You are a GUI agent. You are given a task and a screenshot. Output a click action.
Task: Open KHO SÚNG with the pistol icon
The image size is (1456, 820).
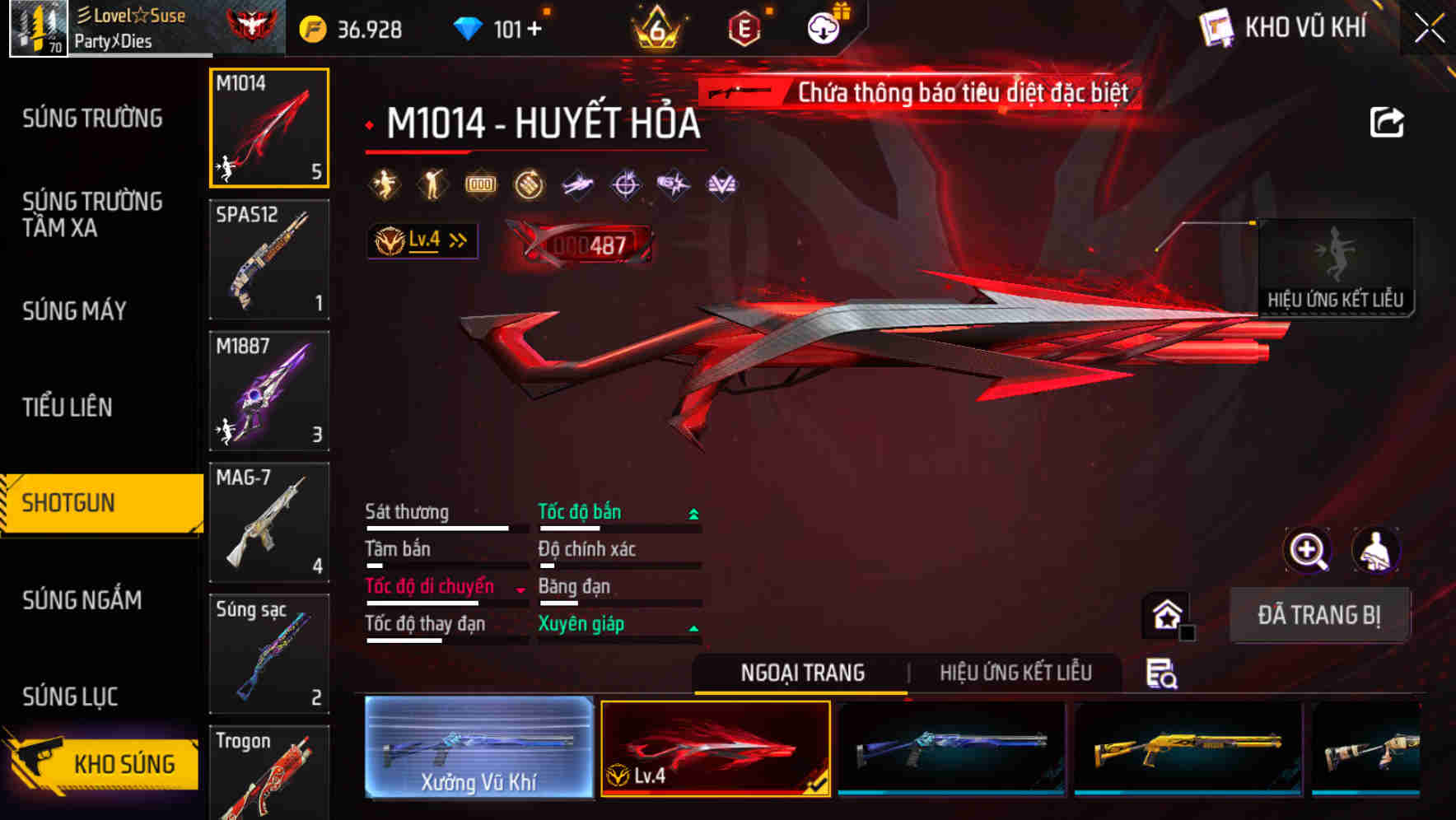click(111, 763)
